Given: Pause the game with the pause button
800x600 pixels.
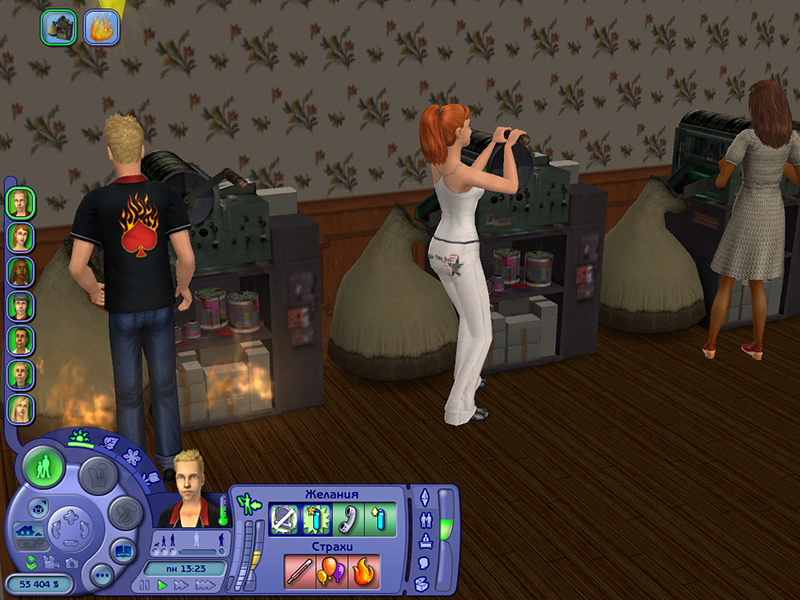Looking at the screenshot, I should point(145,586).
